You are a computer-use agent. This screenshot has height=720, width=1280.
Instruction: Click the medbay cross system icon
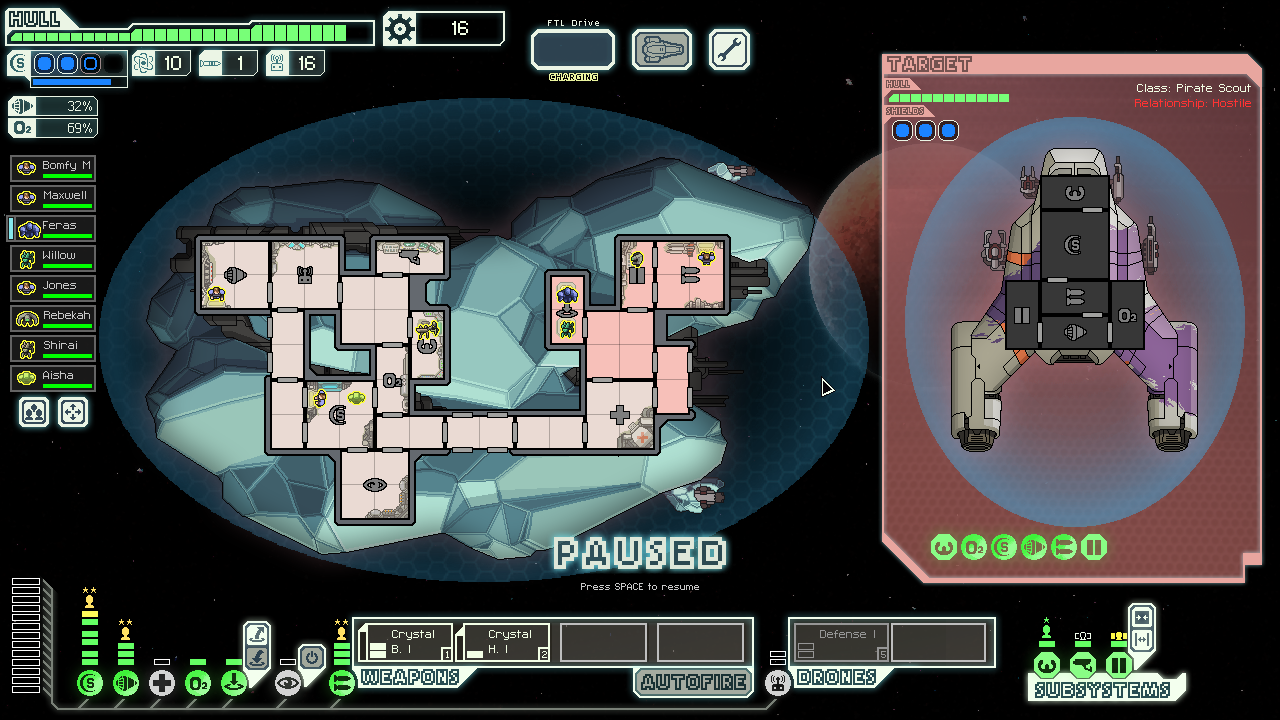(162, 684)
